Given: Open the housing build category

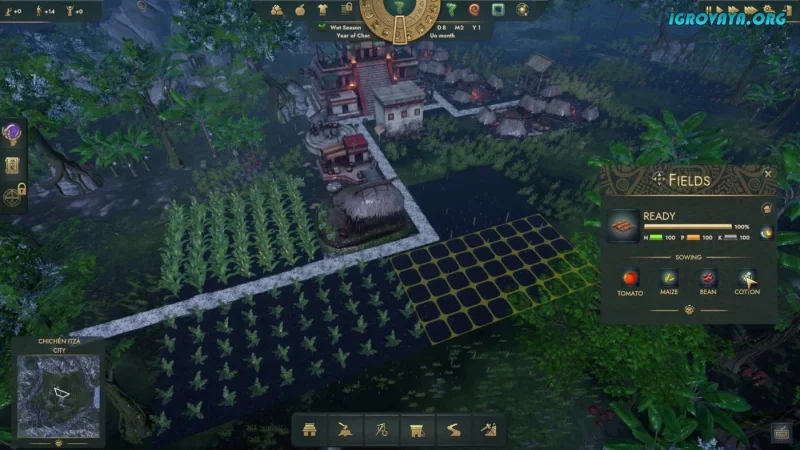Looking at the screenshot, I should pyautogui.click(x=310, y=430).
